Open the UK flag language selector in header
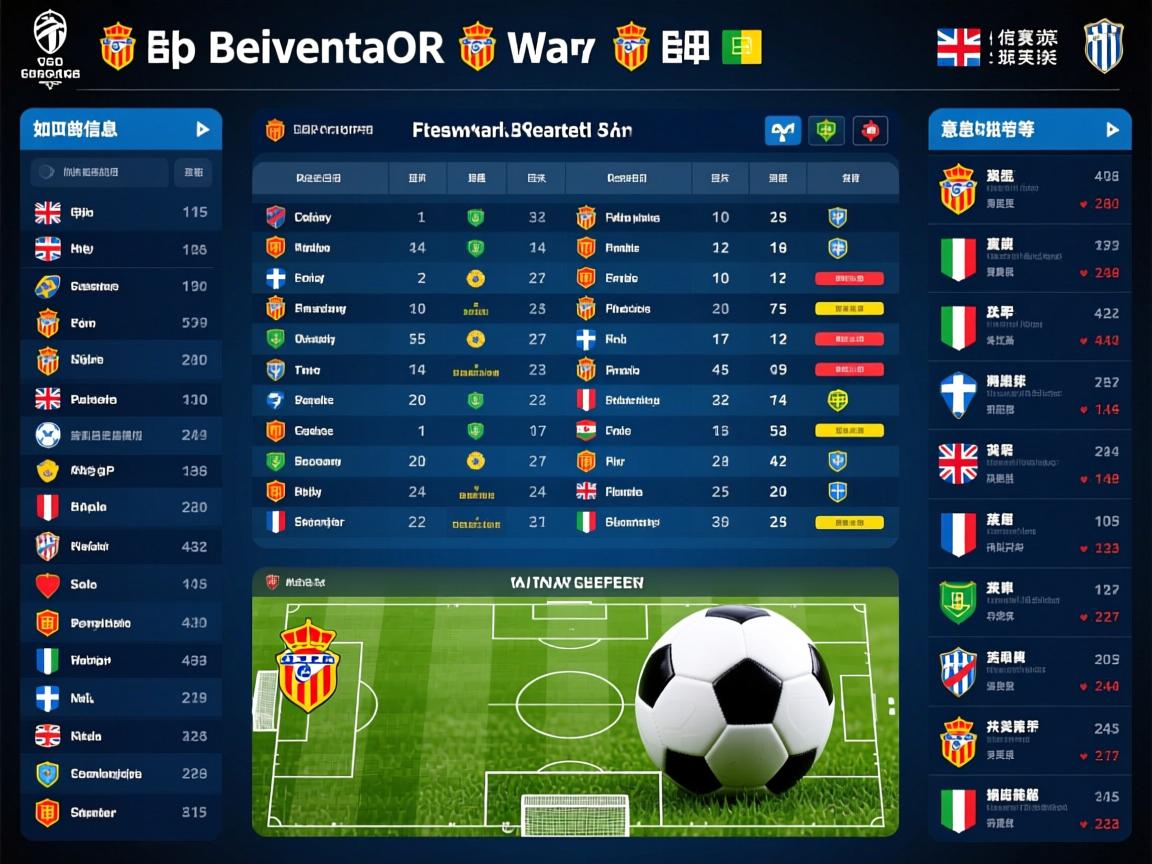The height and width of the screenshot is (864, 1152). 958,47
